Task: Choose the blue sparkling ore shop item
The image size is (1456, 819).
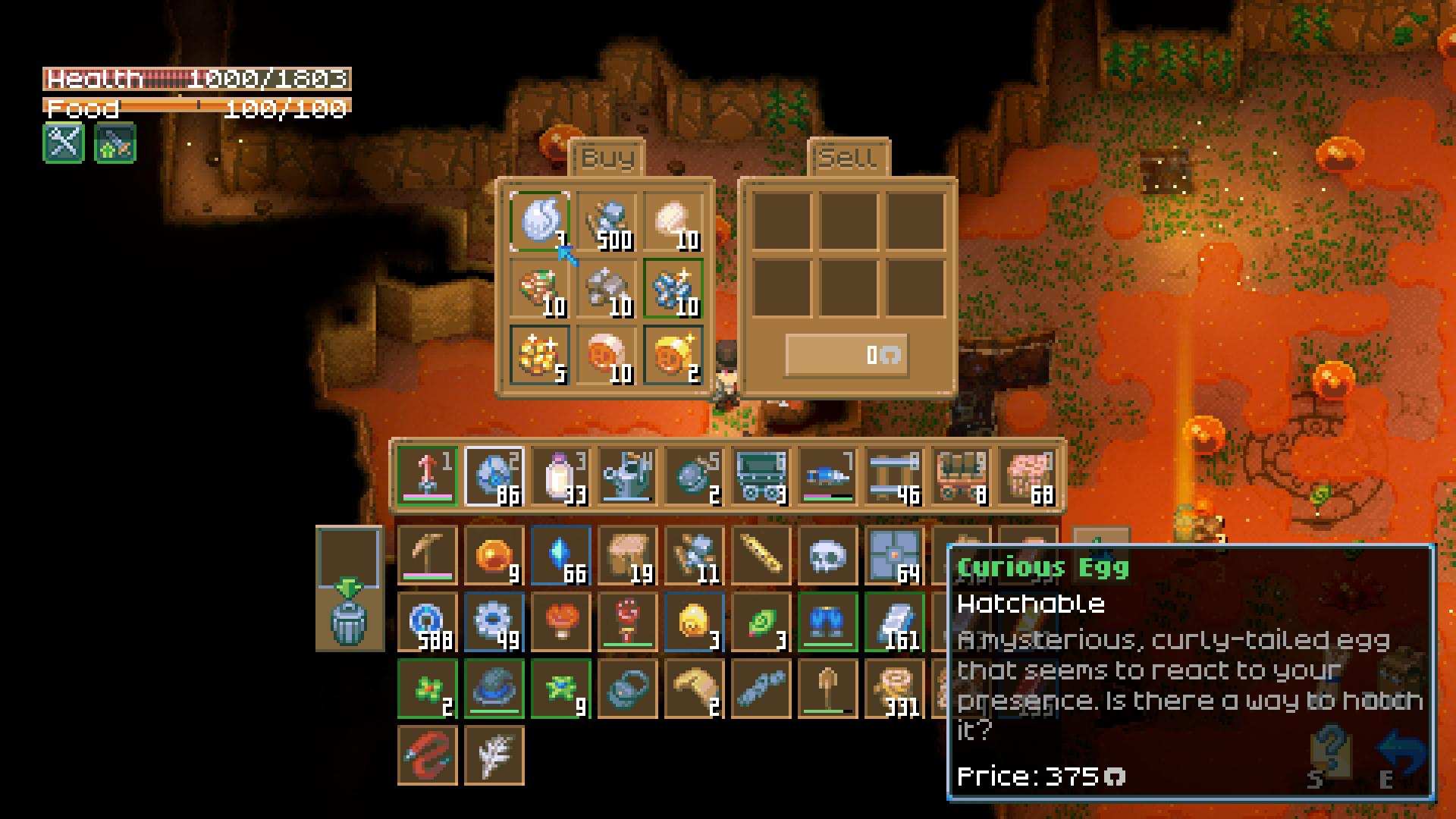Action: [673, 288]
